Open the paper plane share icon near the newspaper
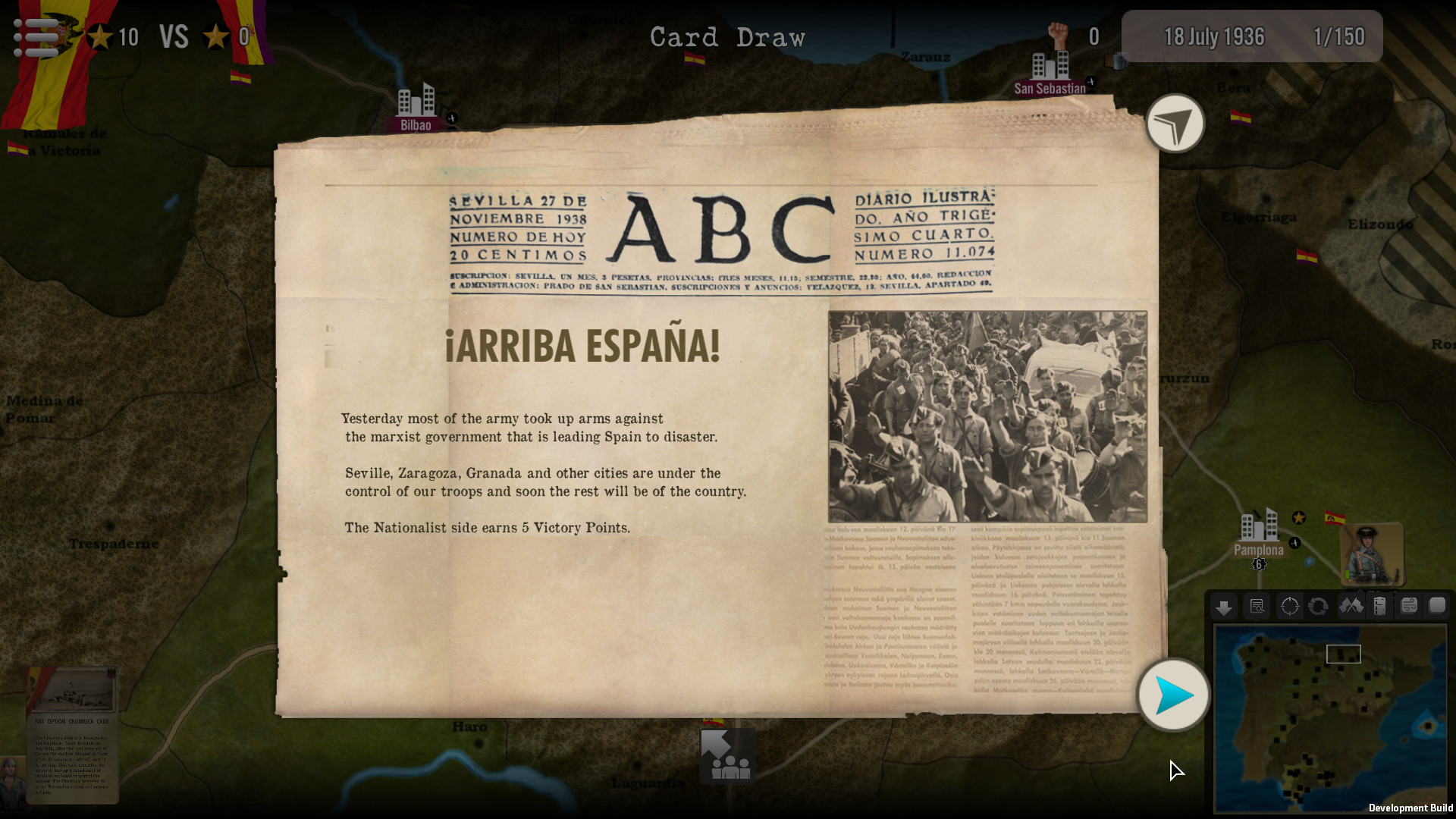1456x819 pixels. (1175, 124)
